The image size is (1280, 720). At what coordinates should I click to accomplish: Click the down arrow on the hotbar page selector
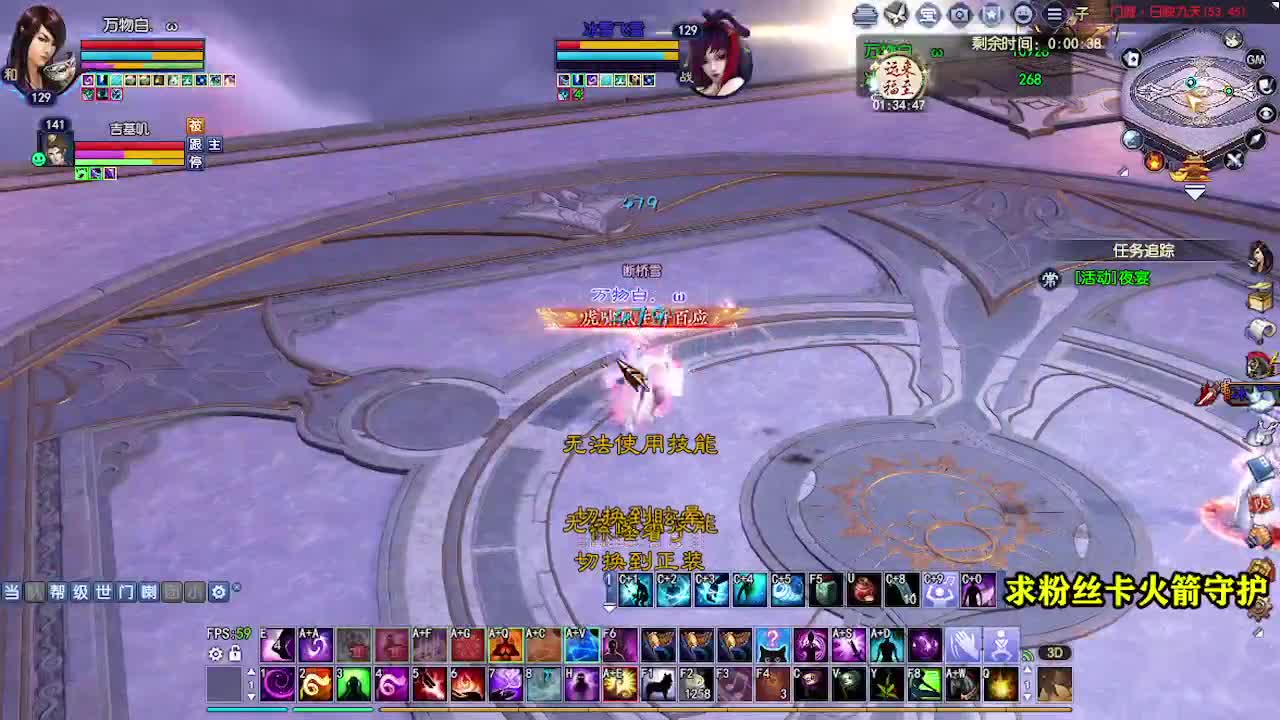(x=252, y=697)
